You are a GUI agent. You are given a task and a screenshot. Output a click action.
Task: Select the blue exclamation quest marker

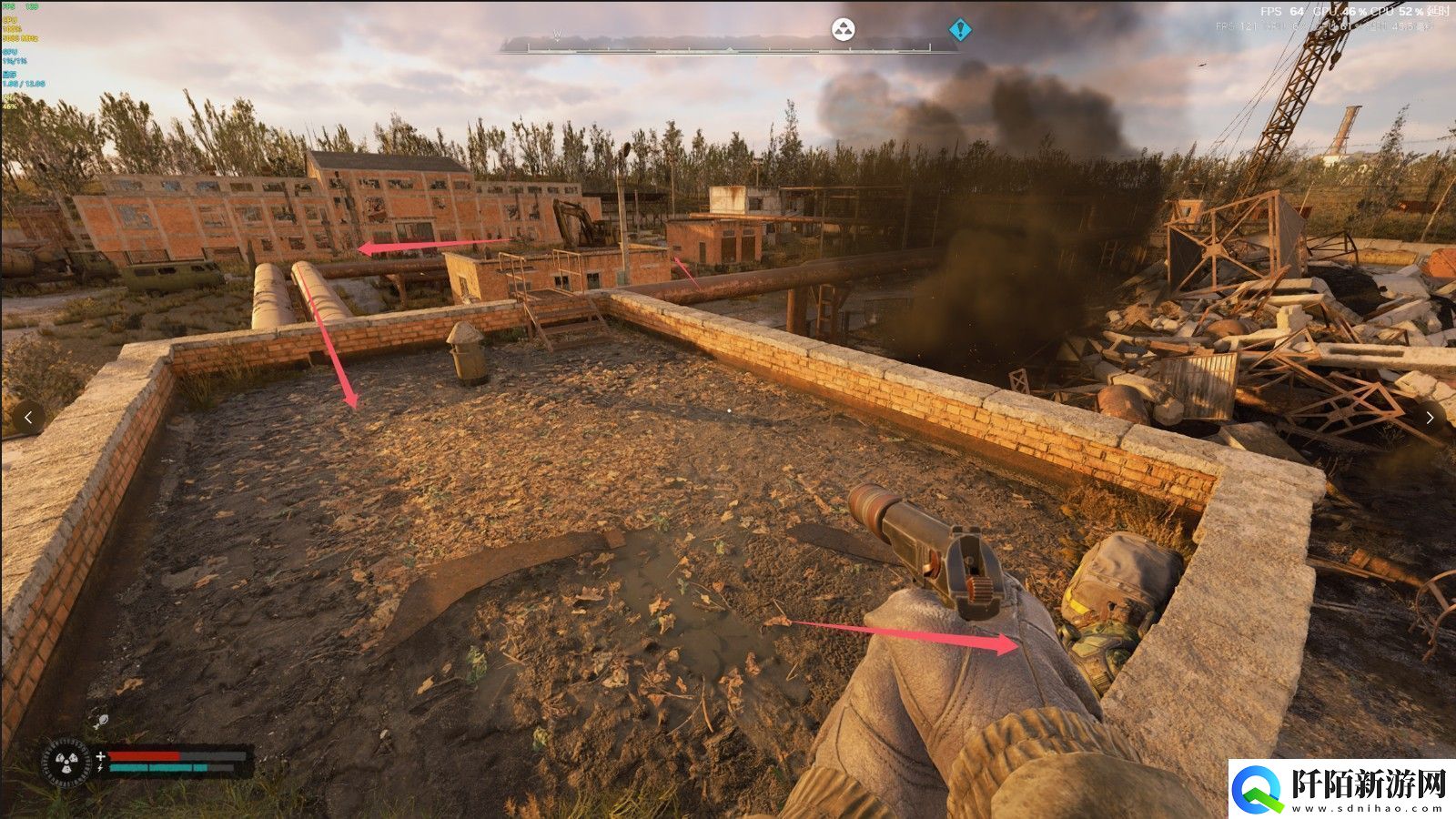[960, 30]
